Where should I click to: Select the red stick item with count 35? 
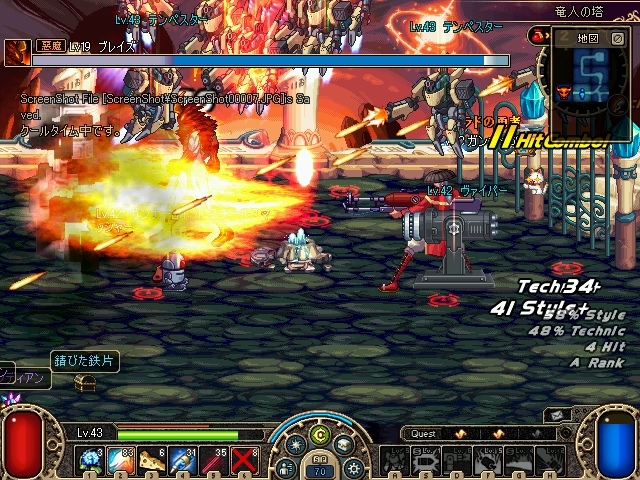pyautogui.click(x=214, y=460)
